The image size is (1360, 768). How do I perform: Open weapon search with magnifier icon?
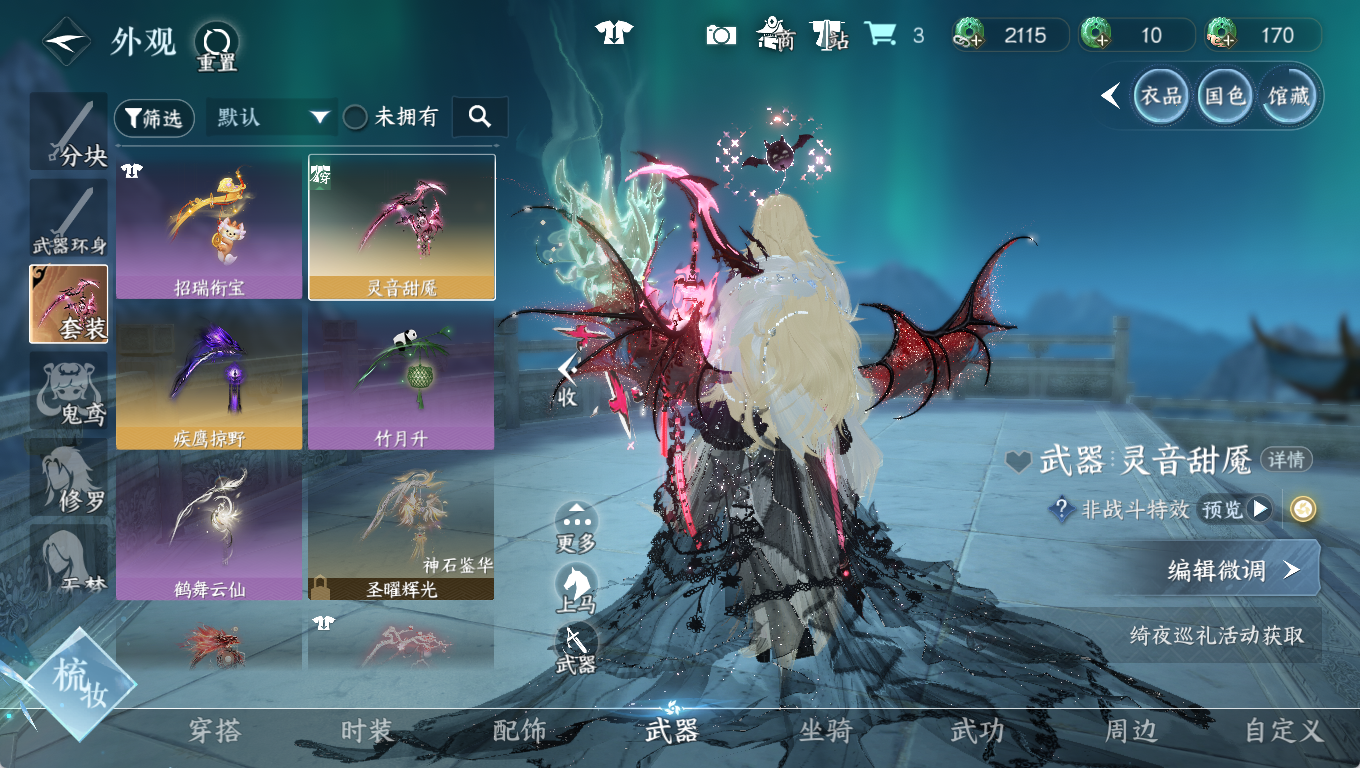(x=480, y=117)
